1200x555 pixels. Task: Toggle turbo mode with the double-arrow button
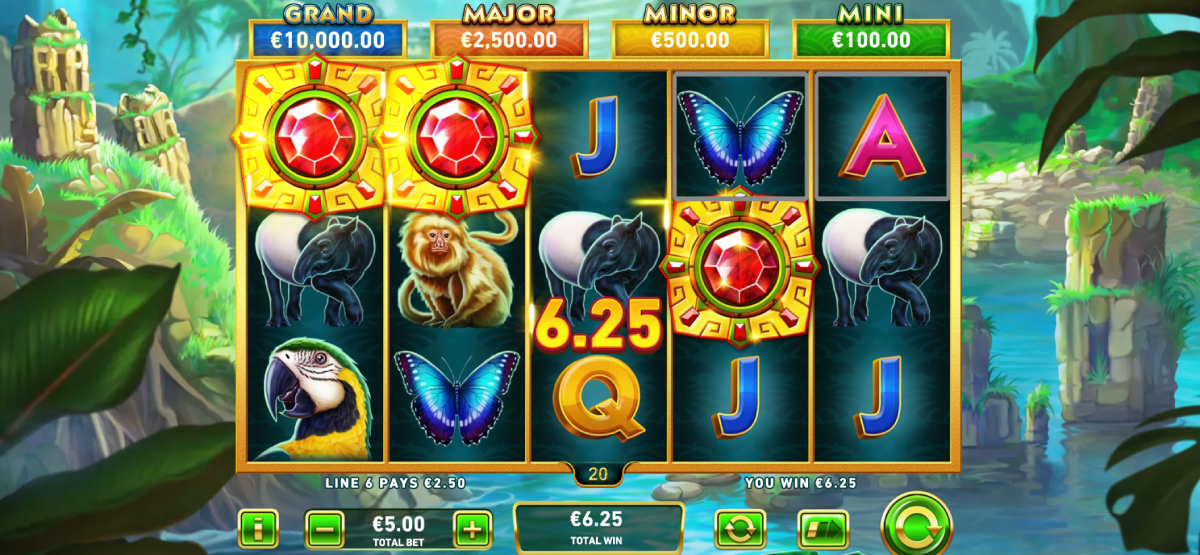pyautogui.click(x=822, y=528)
